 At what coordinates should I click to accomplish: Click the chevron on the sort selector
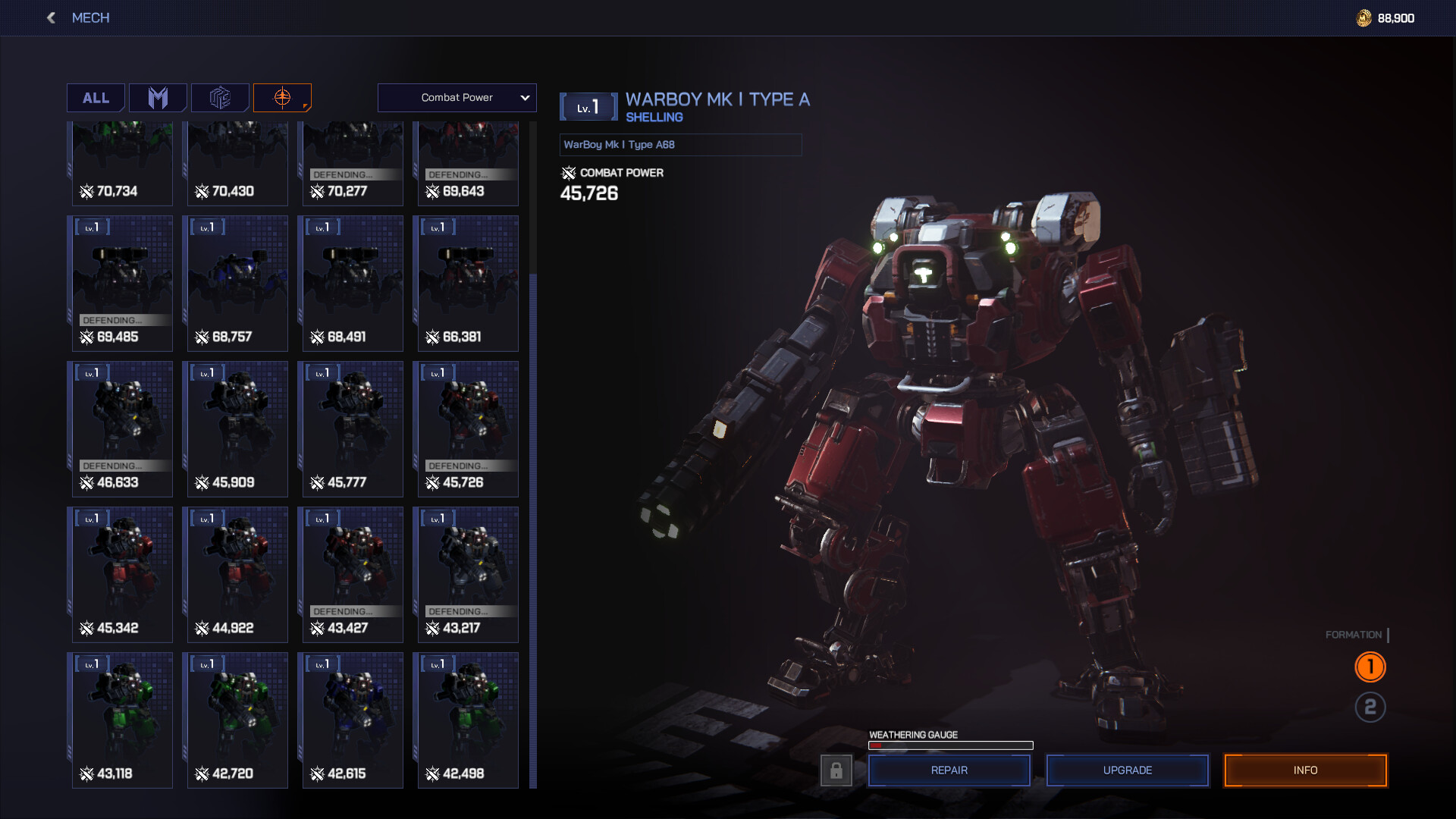[x=523, y=97]
